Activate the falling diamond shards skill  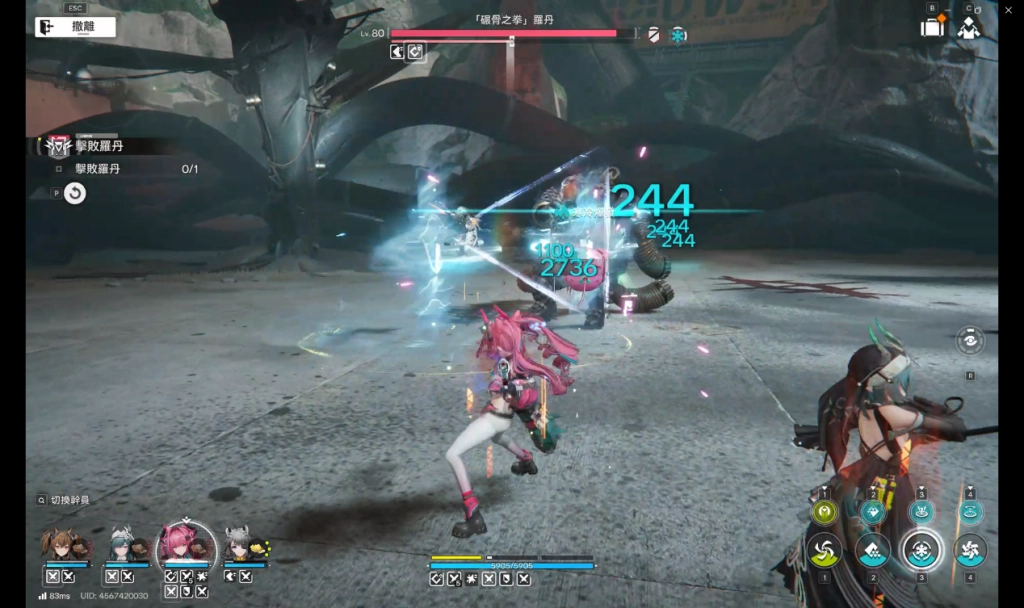(x=872, y=550)
